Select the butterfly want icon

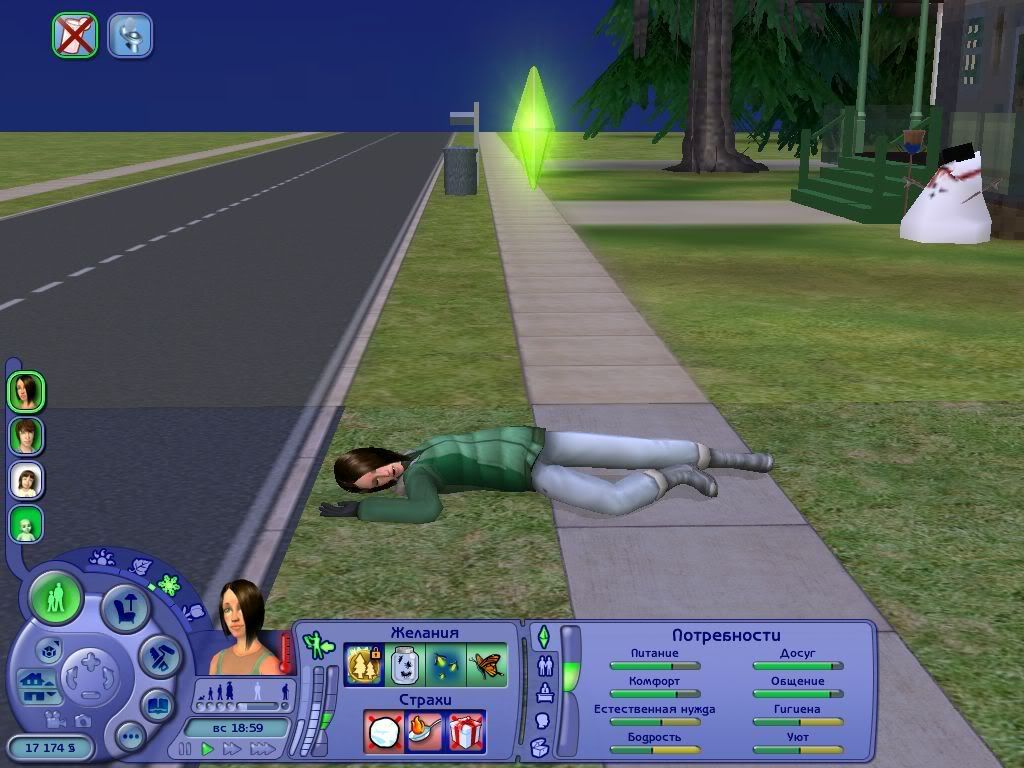[x=487, y=664]
